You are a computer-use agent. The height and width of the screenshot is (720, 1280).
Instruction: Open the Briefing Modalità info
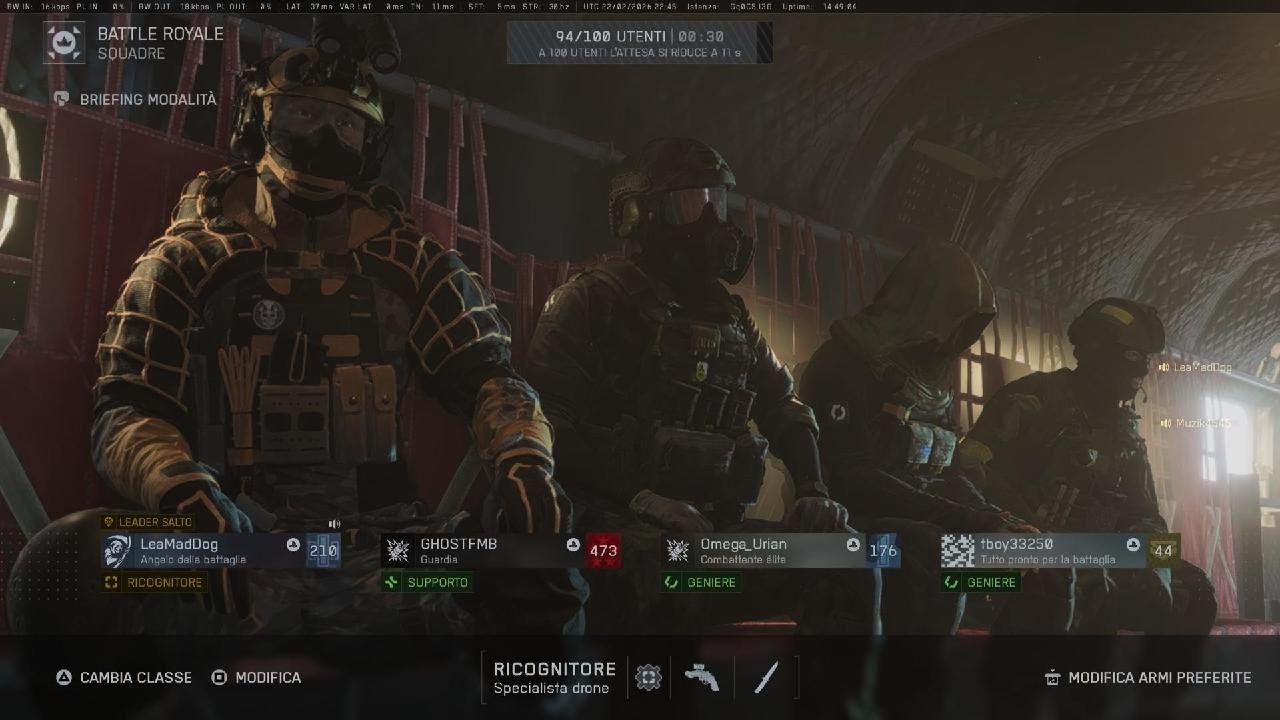coord(136,100)
